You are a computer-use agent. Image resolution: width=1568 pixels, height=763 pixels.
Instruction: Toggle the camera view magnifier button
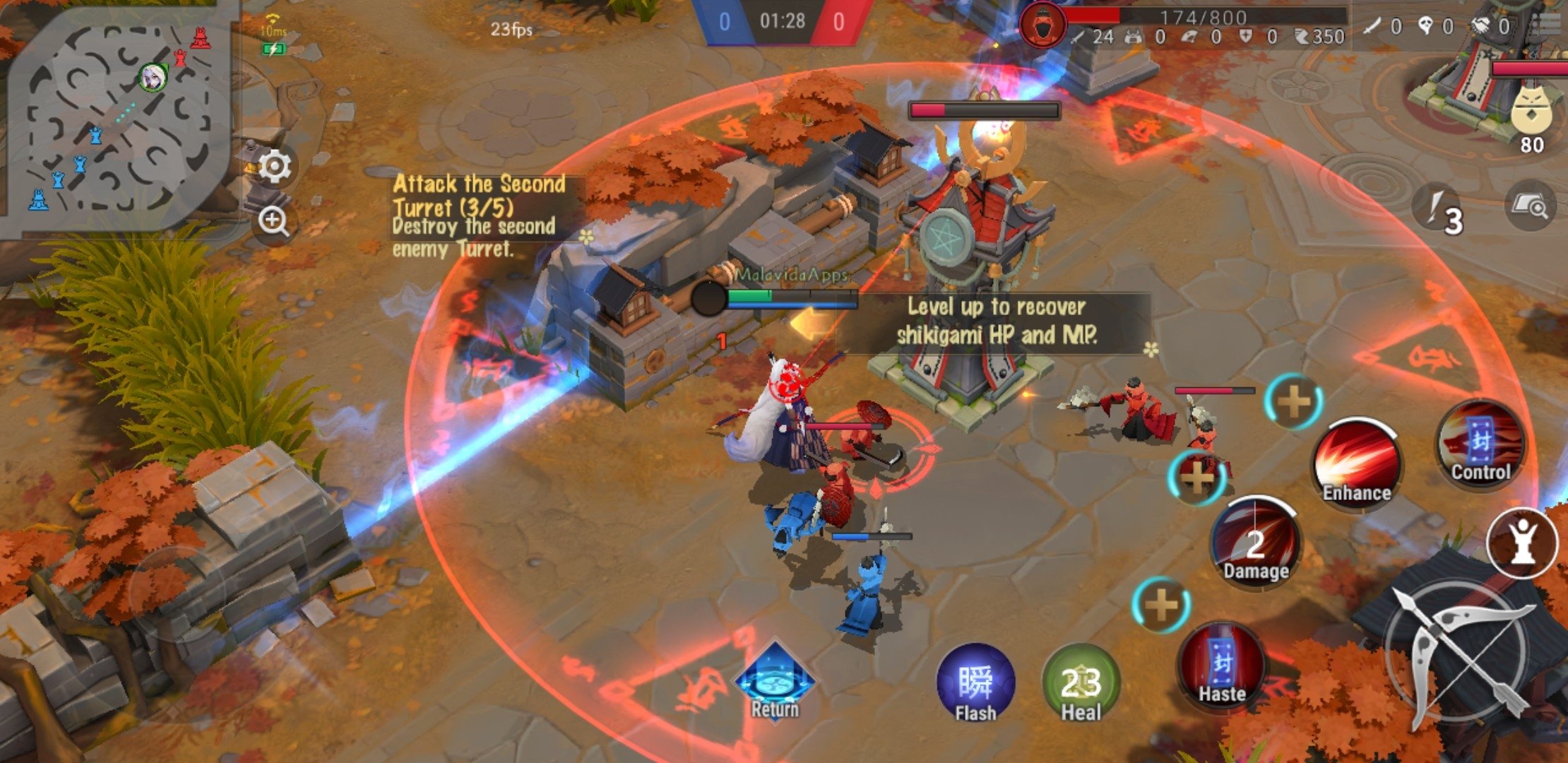tap(1530, 206)
